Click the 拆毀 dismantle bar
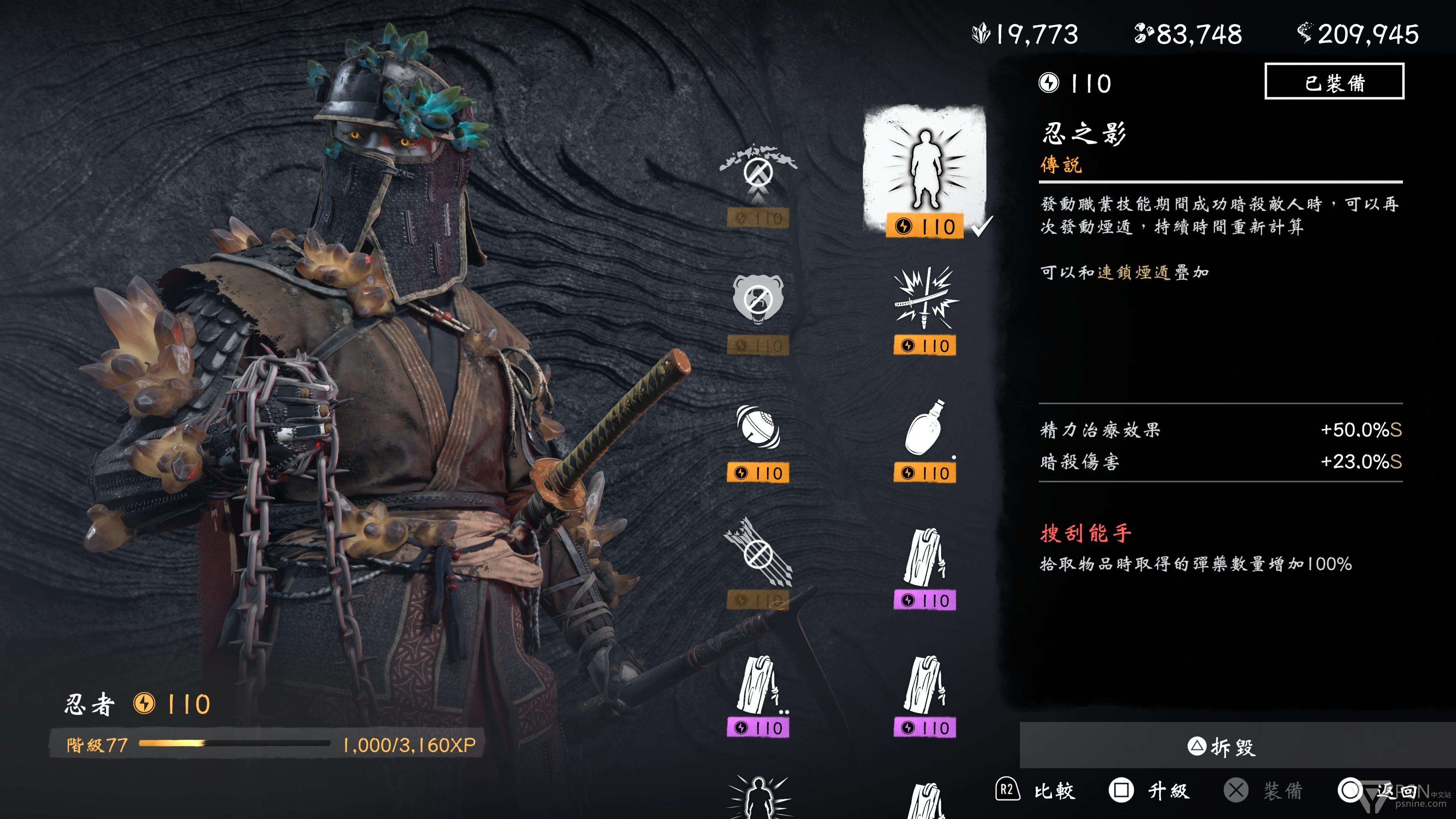Image resolution: width=1456 pixels, height=819 pixels. (1221, 747)
